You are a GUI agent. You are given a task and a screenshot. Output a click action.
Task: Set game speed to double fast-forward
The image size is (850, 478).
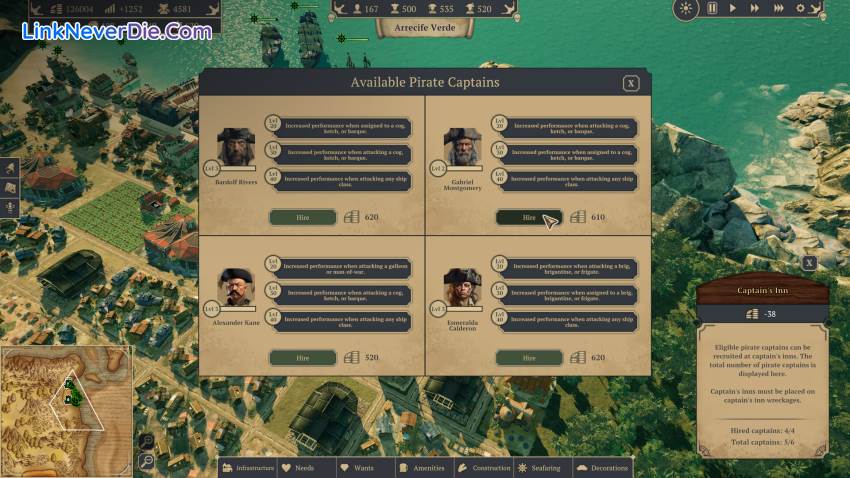[754, 8]
